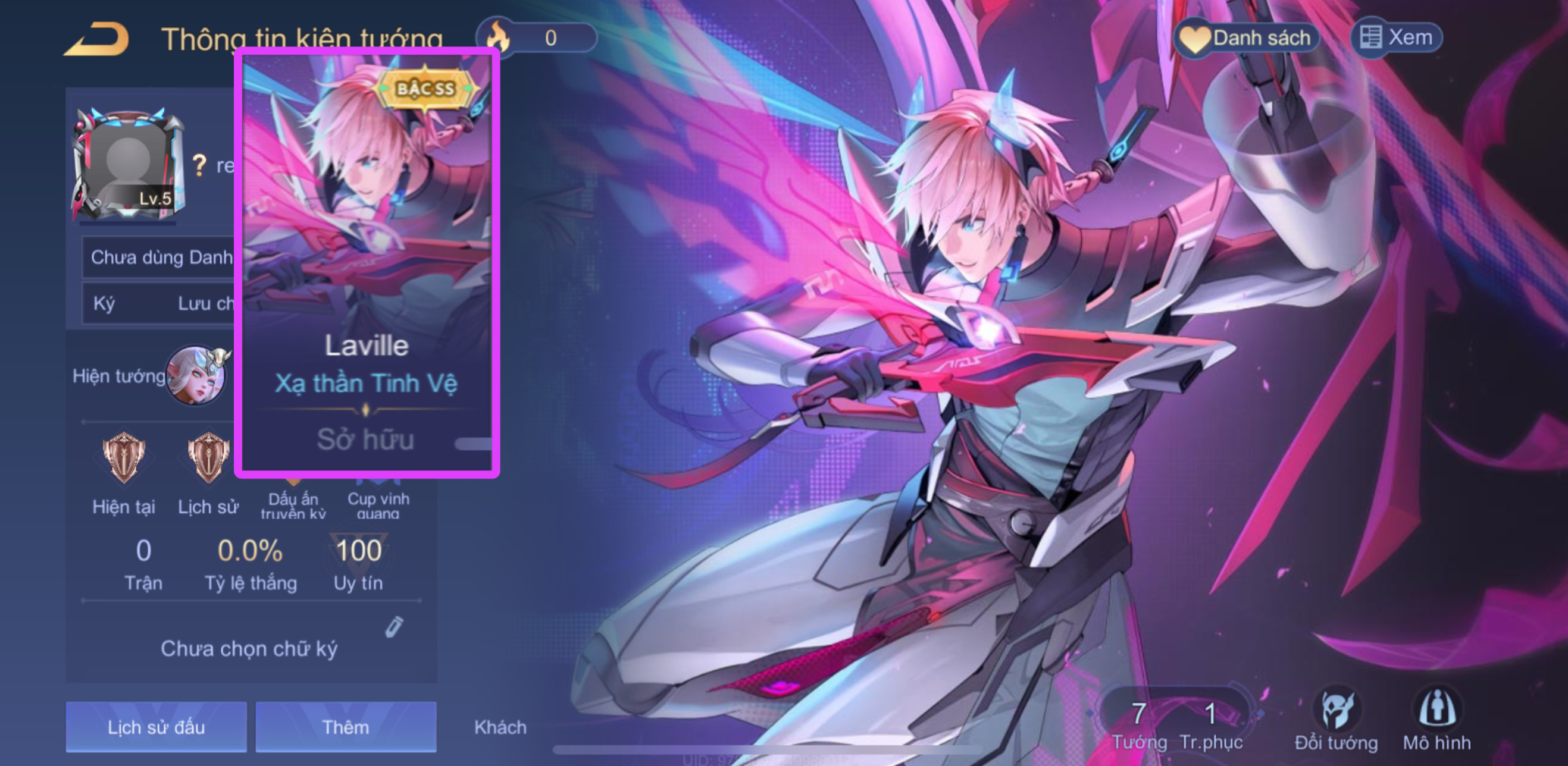Click the Thêm button
Viewport: 1568px width, 766px height.
pos(346,727)
